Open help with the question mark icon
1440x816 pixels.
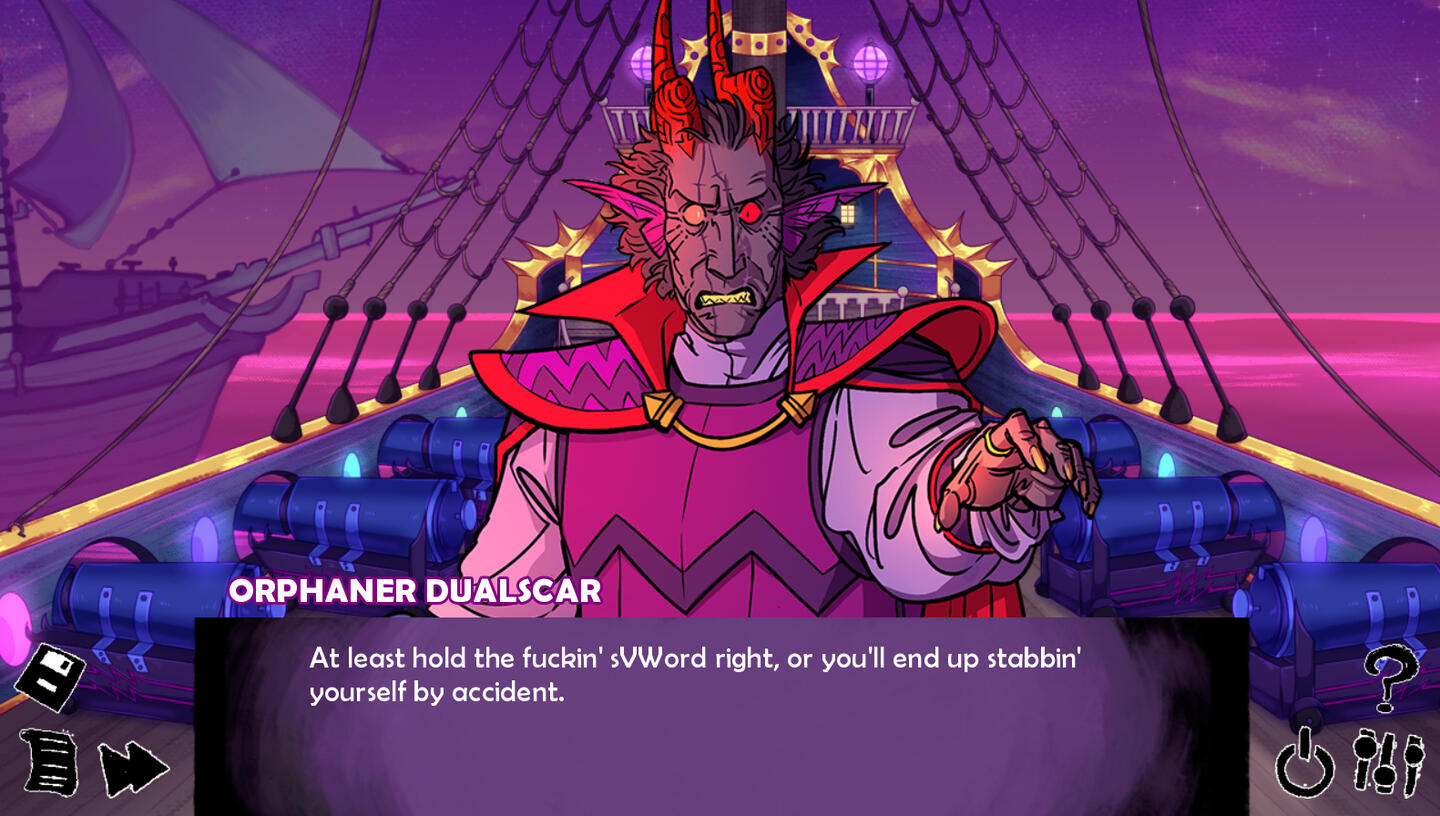pyautogui.click(x=1390, y=679)
